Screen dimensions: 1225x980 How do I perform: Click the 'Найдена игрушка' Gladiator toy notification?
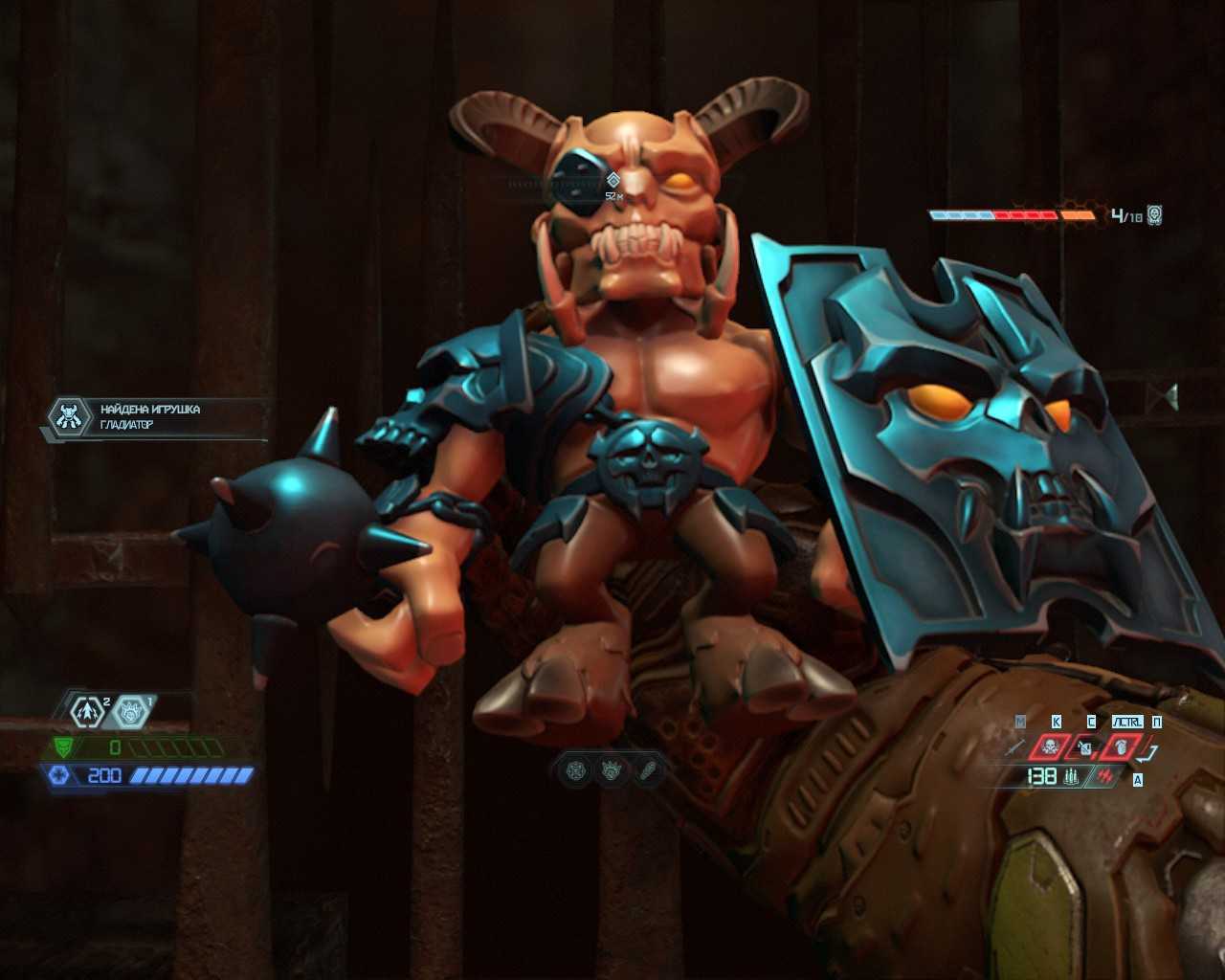coord(153,417)
